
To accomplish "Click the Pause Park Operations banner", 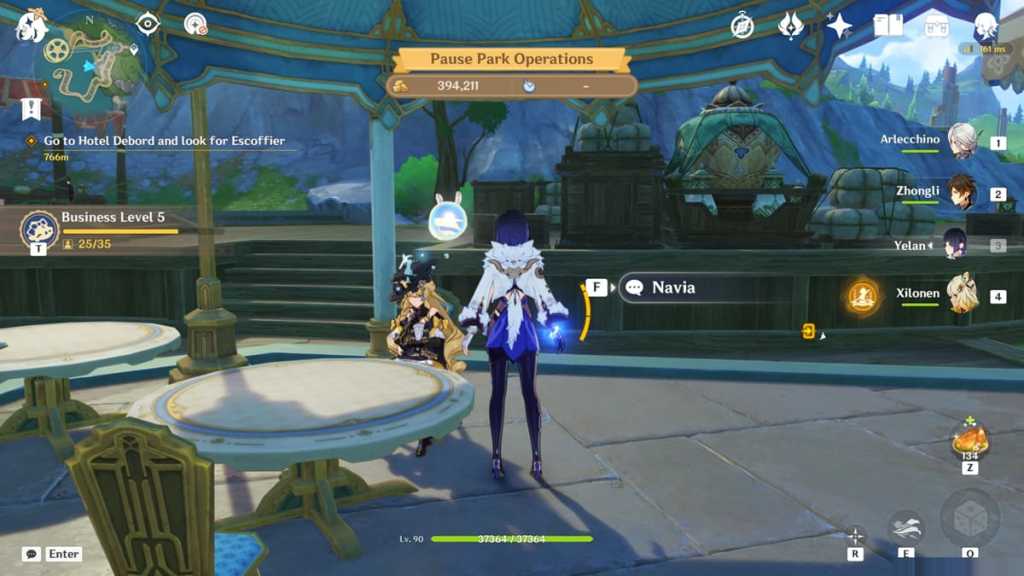I will tap(511, 59).
